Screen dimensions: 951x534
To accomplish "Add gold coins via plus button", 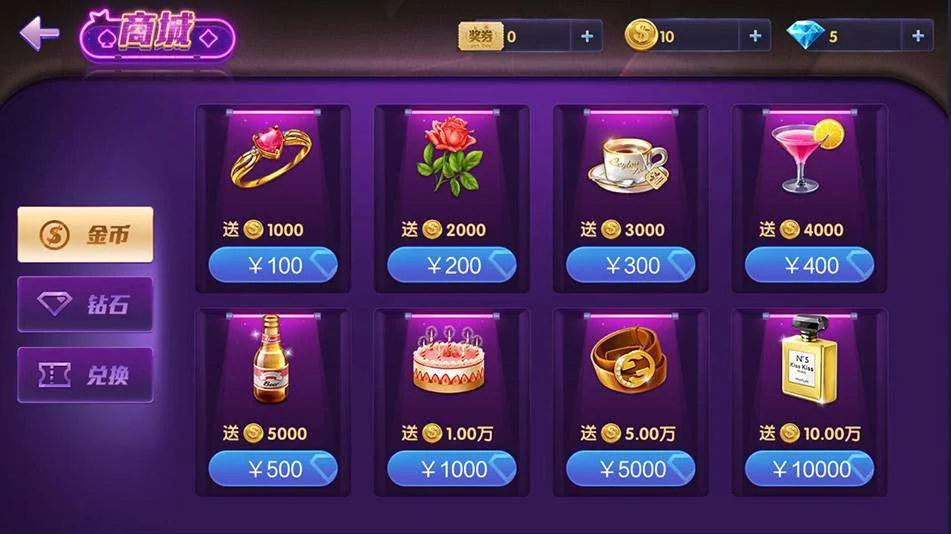I will [x=754, y=37].
